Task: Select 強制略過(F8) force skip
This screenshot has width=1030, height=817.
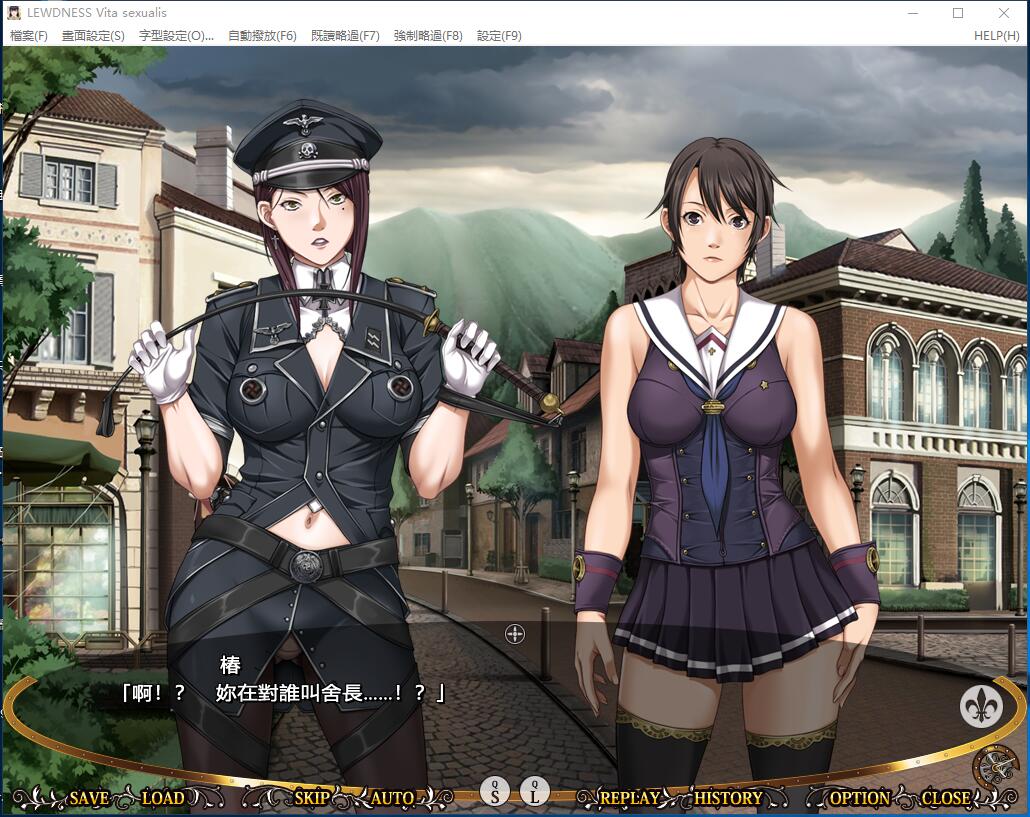Action: tap(428, 36)
